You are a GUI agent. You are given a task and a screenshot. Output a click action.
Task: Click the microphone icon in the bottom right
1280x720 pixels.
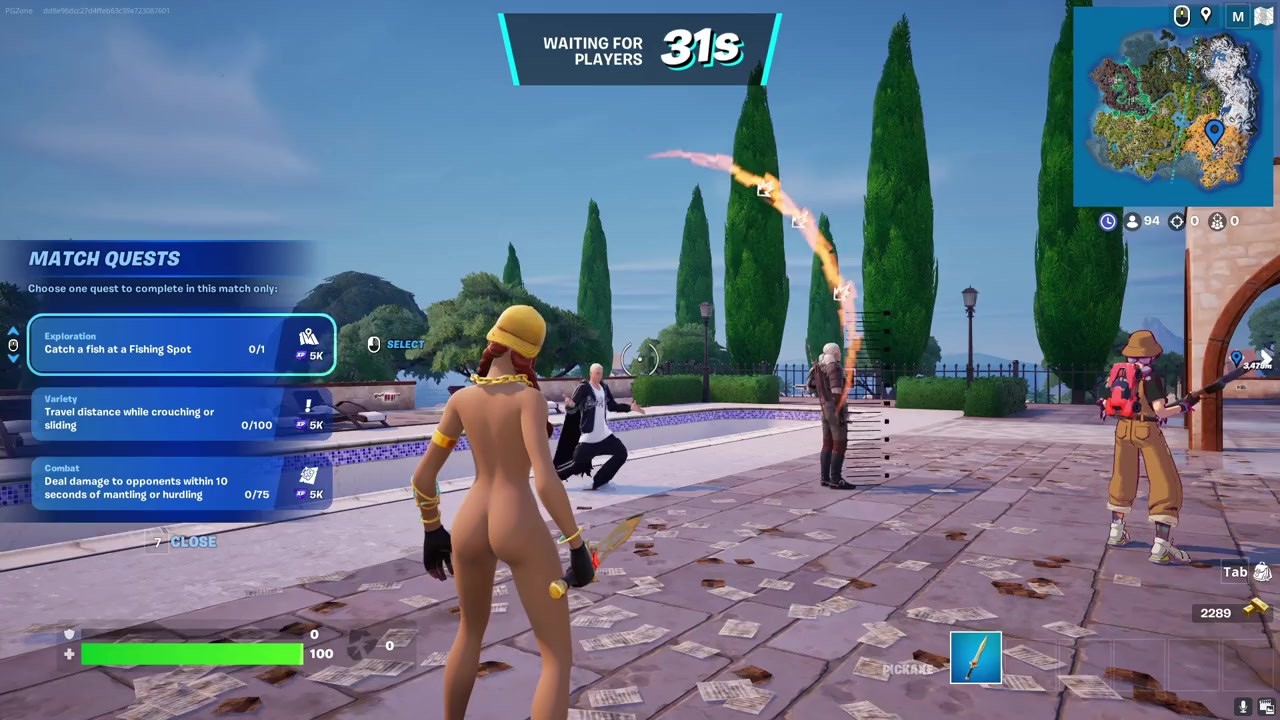pyautogui.click(x=1243, y=705)
